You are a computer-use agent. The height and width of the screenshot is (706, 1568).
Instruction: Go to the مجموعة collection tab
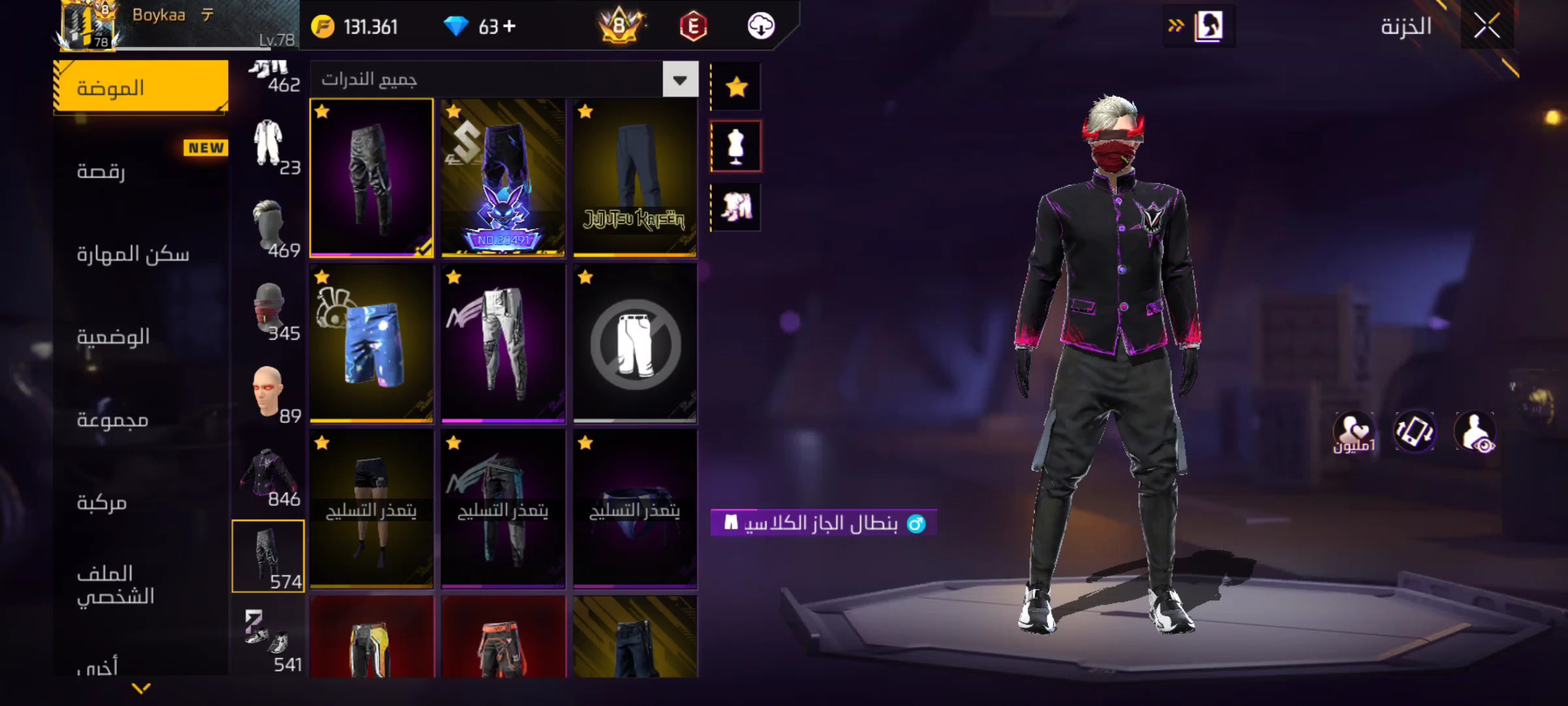click(x=140, y=419)
